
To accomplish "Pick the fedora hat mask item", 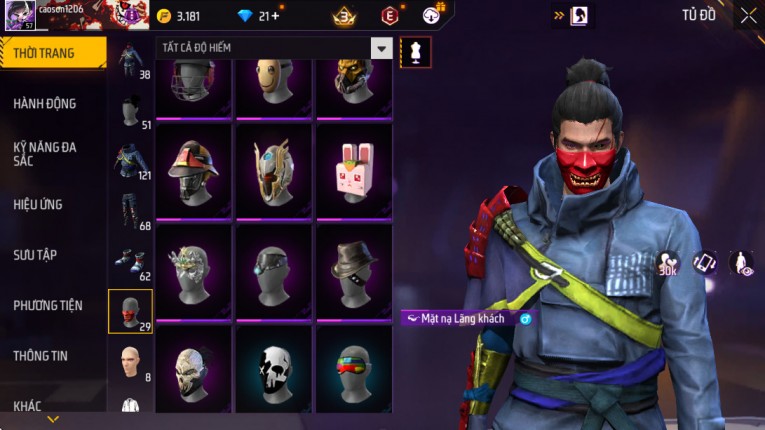I will 353,270.
